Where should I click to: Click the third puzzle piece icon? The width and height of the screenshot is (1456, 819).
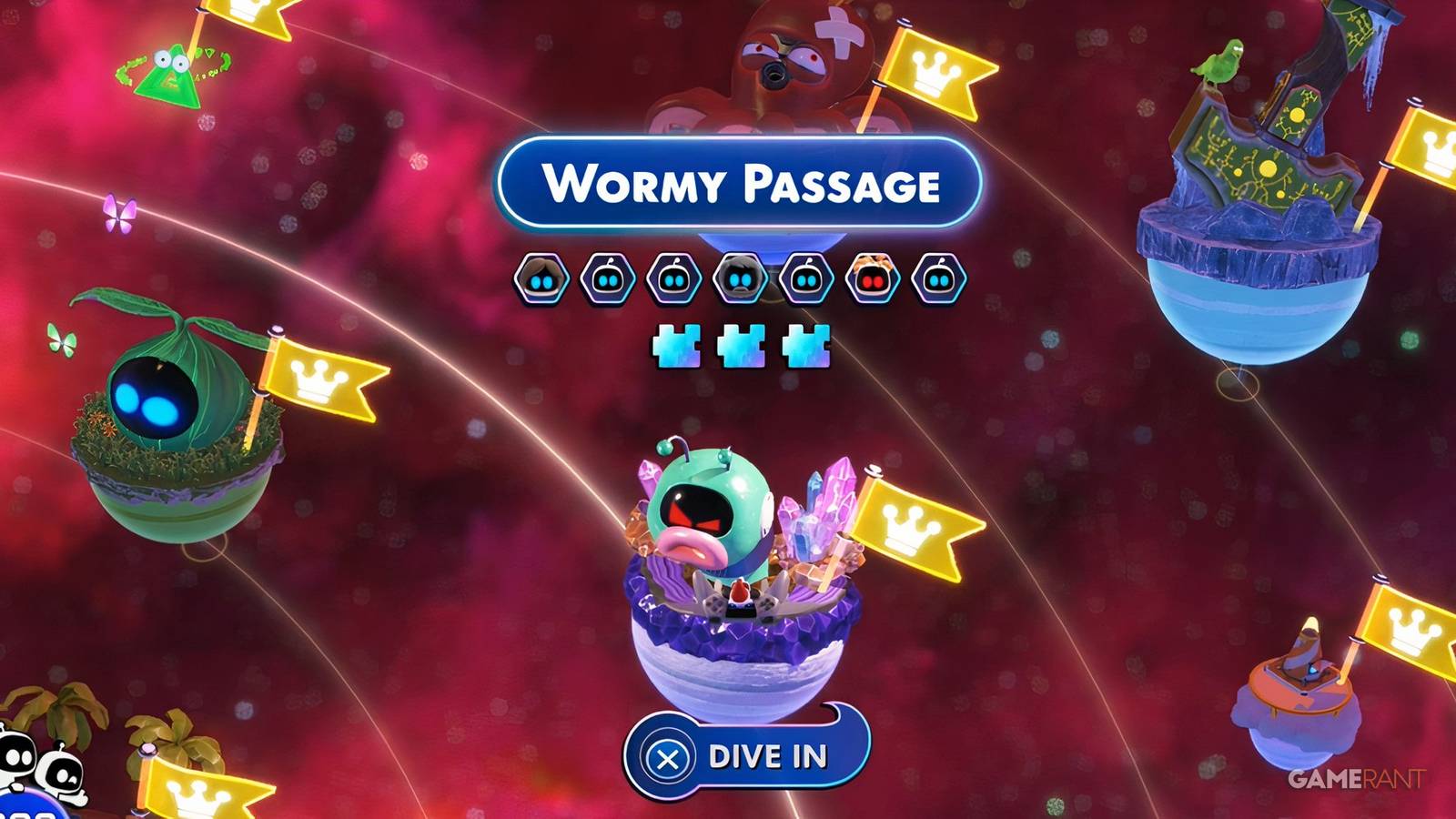804,346
